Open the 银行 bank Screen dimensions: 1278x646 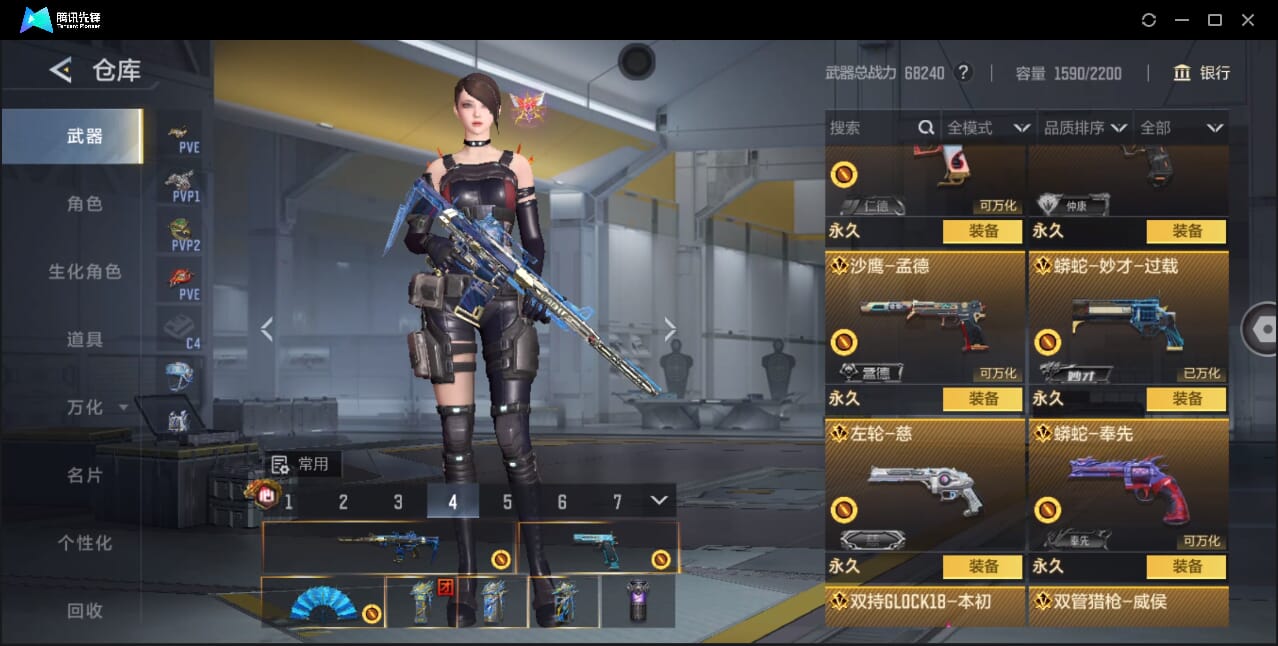[x=1202, y=73]
